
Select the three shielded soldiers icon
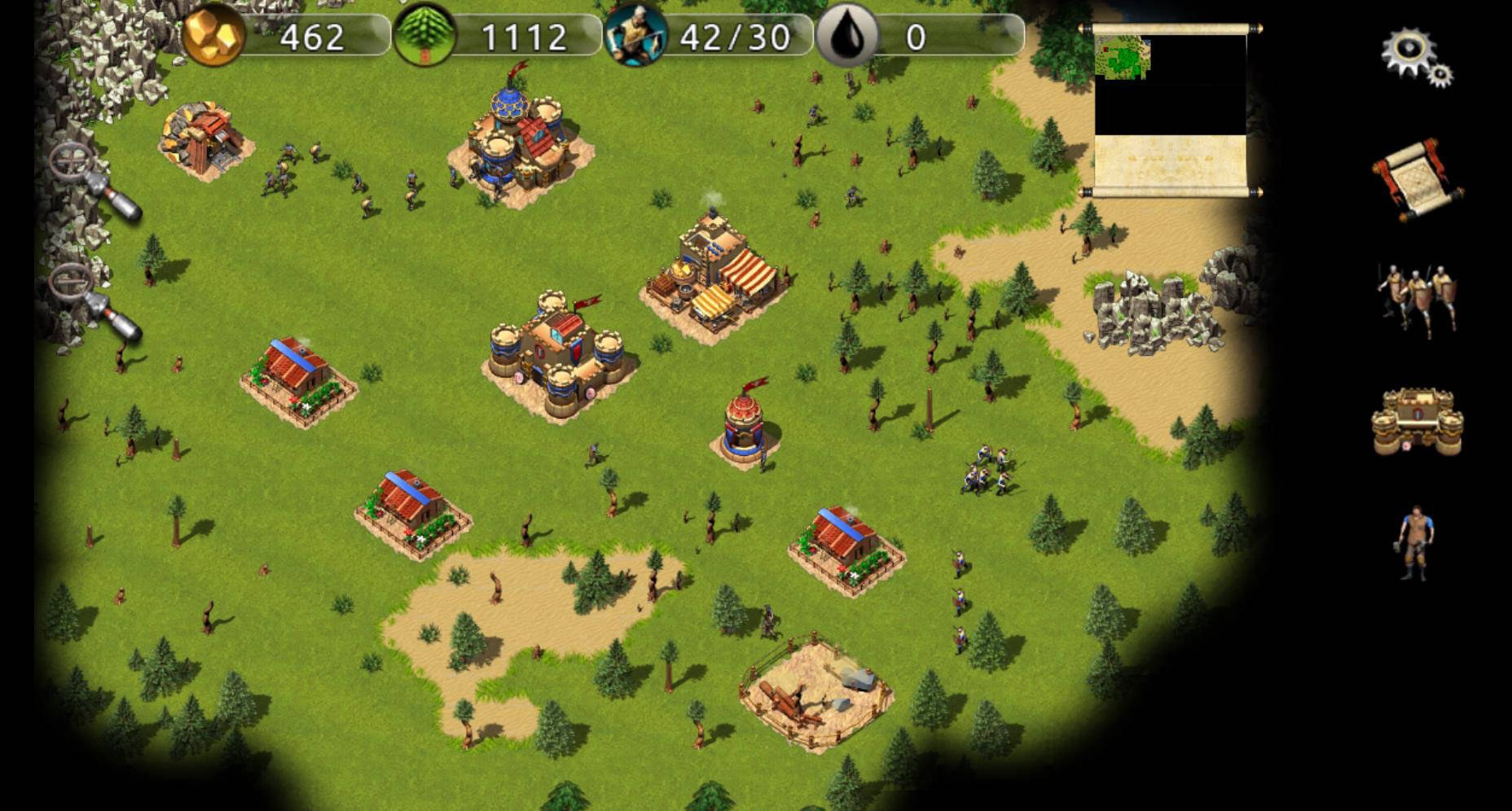[1417, 299]
